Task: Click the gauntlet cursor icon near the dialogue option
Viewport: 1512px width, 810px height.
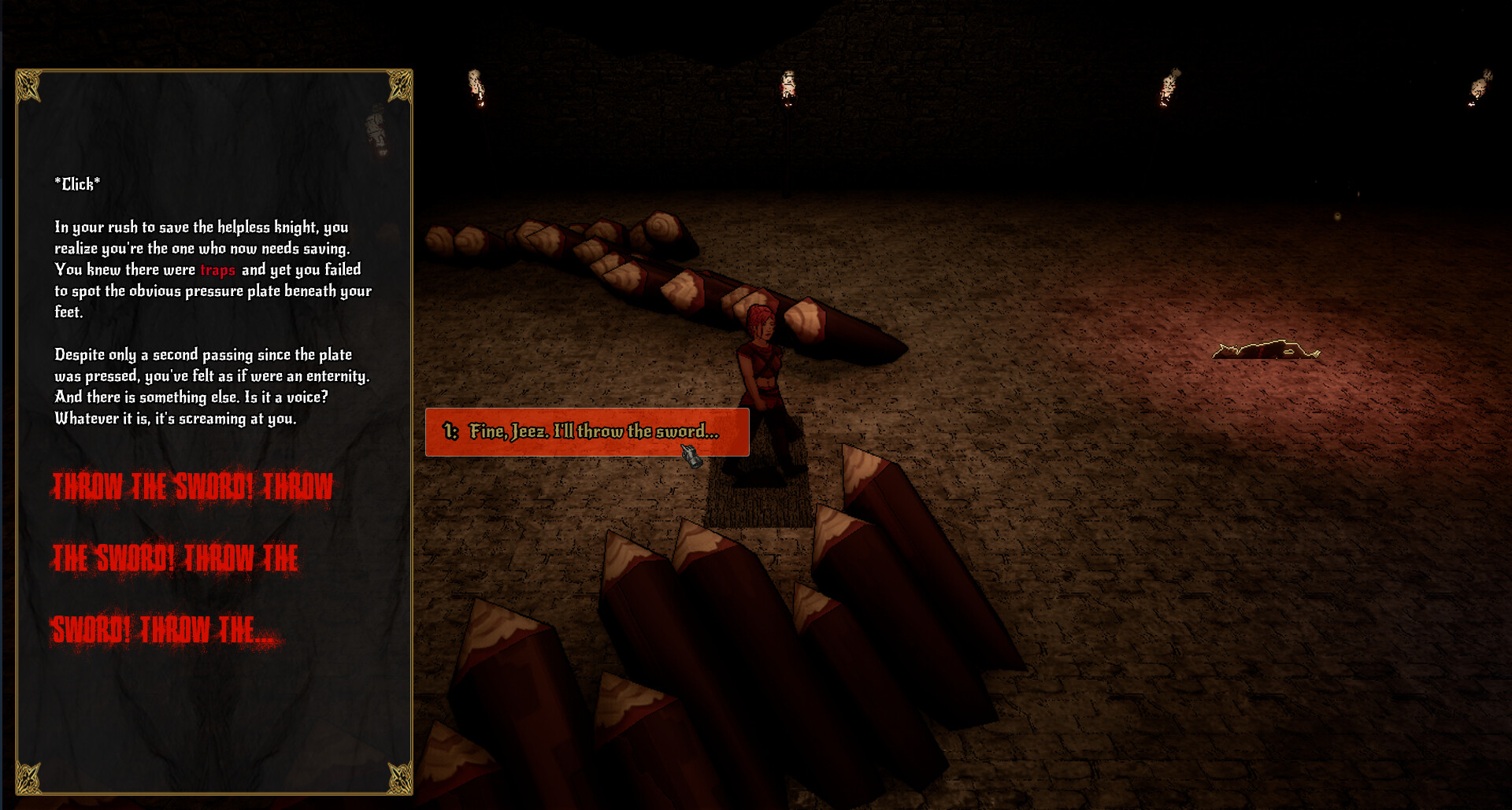Action: tap(691, 455)
